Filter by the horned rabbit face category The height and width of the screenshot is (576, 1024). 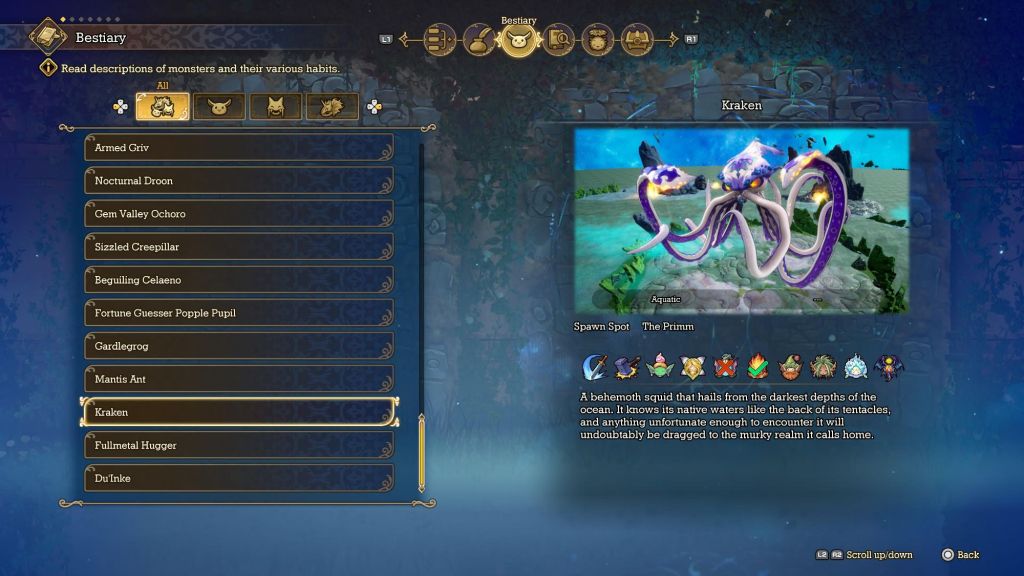pyautogui.click(x=219, y=107)
